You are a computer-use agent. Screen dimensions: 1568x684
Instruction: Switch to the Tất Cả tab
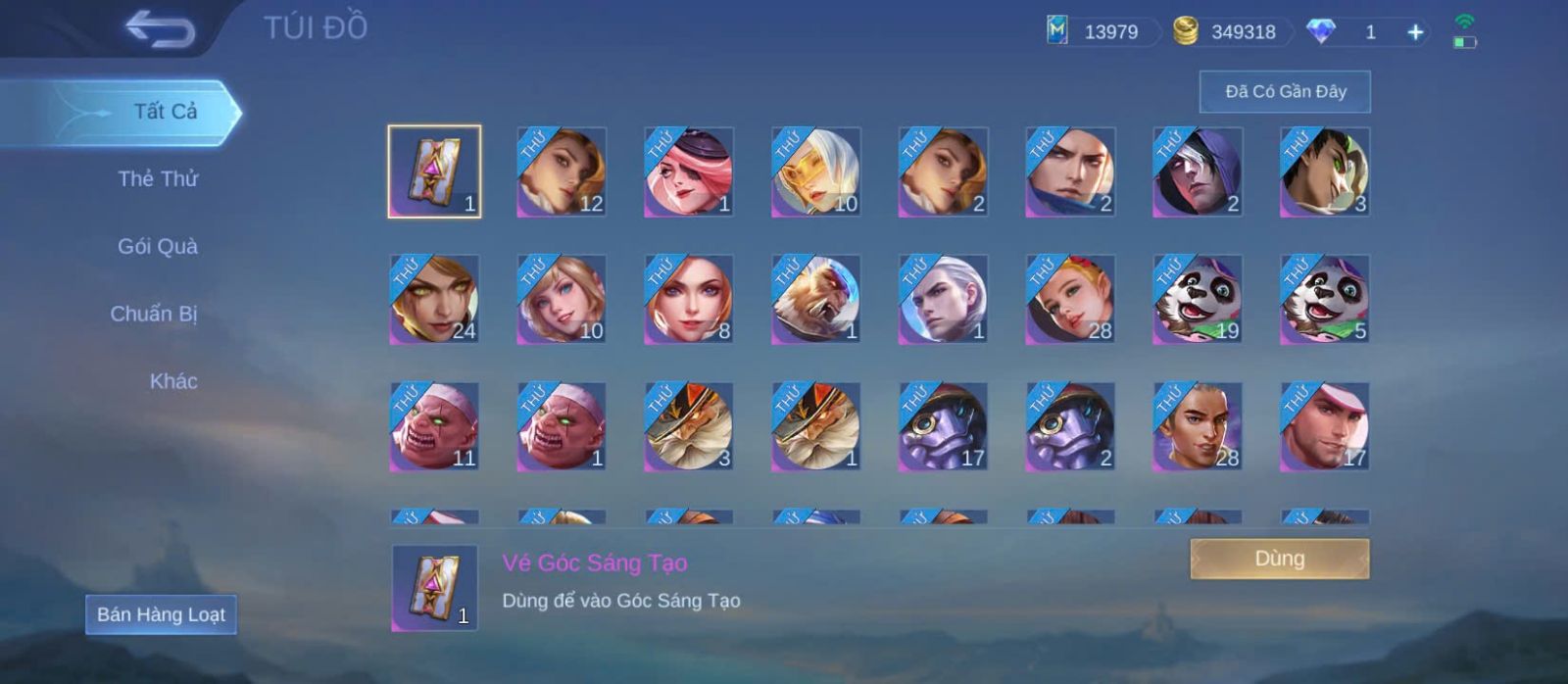point(165,112)
